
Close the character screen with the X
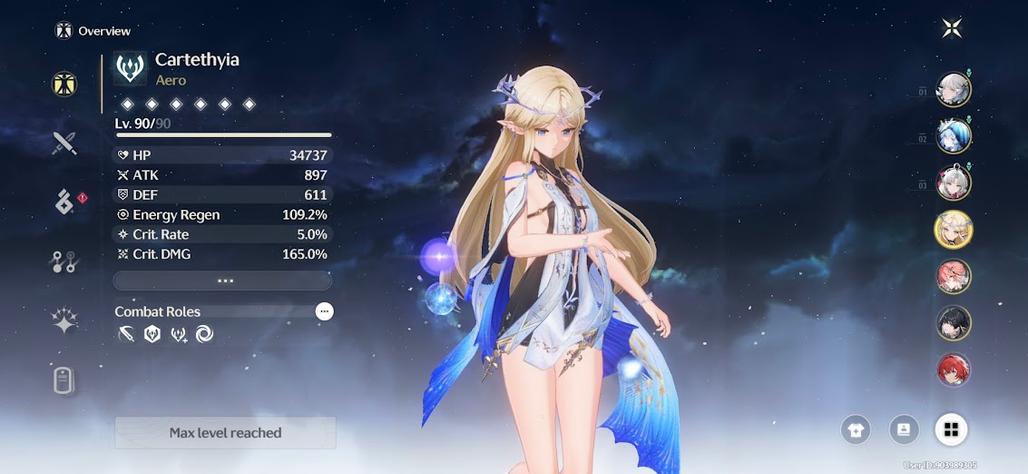pos(951,28)
